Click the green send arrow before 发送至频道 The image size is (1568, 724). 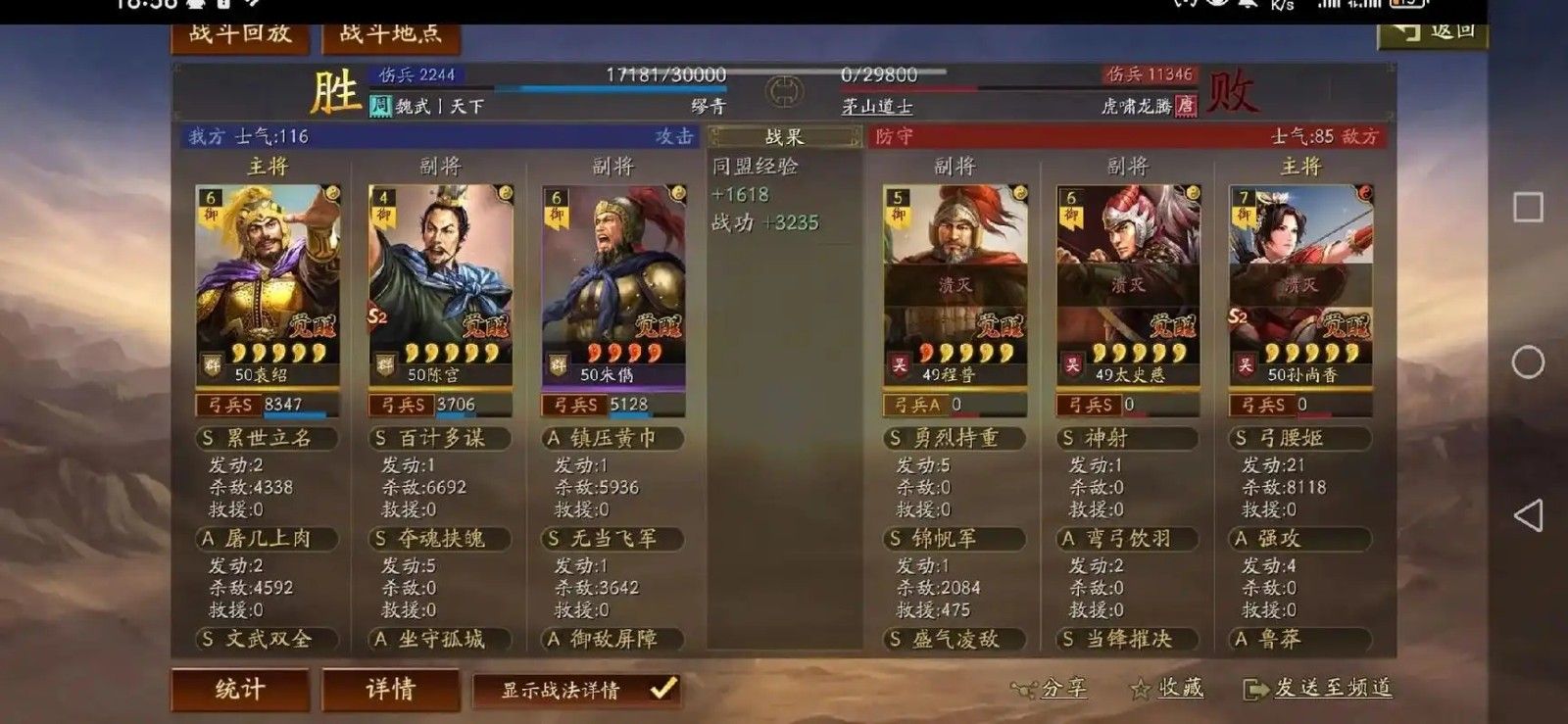[x=1257, y=689]
